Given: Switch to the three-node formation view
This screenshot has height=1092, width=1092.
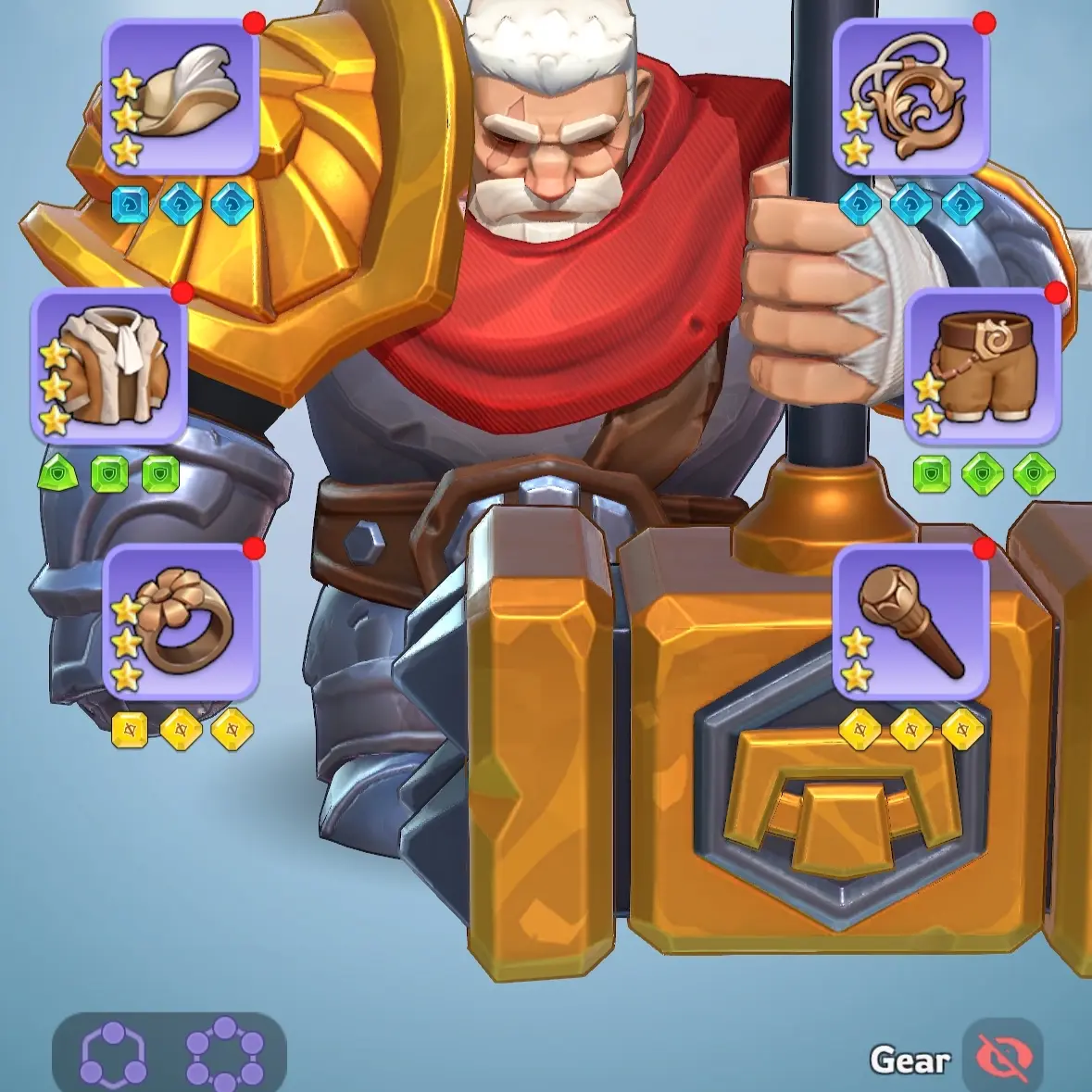Looking at the screenshot, I should 114,1056.
